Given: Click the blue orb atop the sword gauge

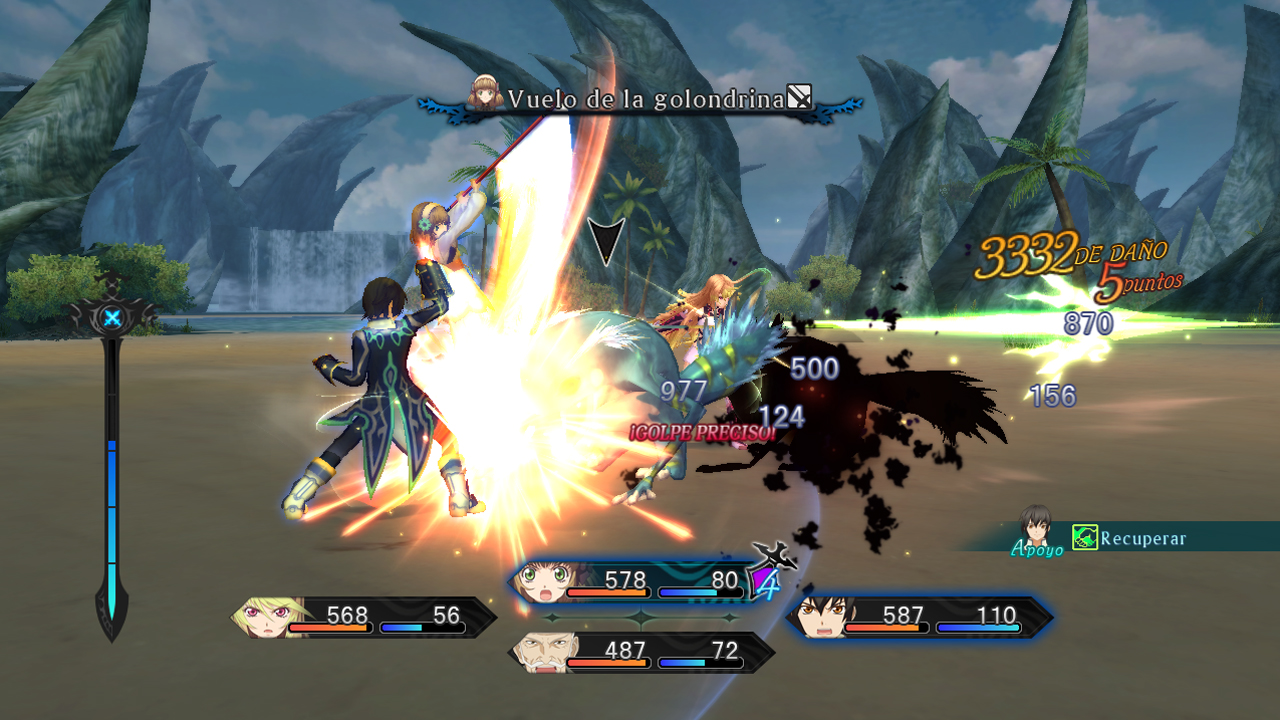Looking at the screenshot, I should pos(112,319).
